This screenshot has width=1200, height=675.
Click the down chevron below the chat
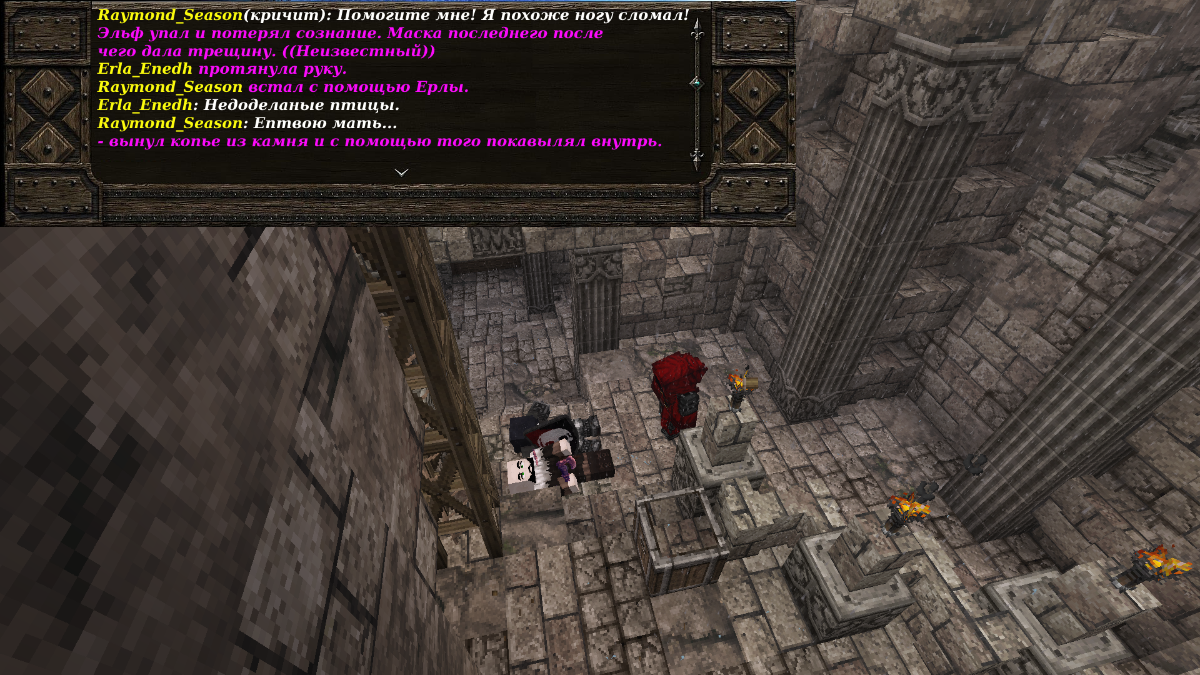coord(401,172)
